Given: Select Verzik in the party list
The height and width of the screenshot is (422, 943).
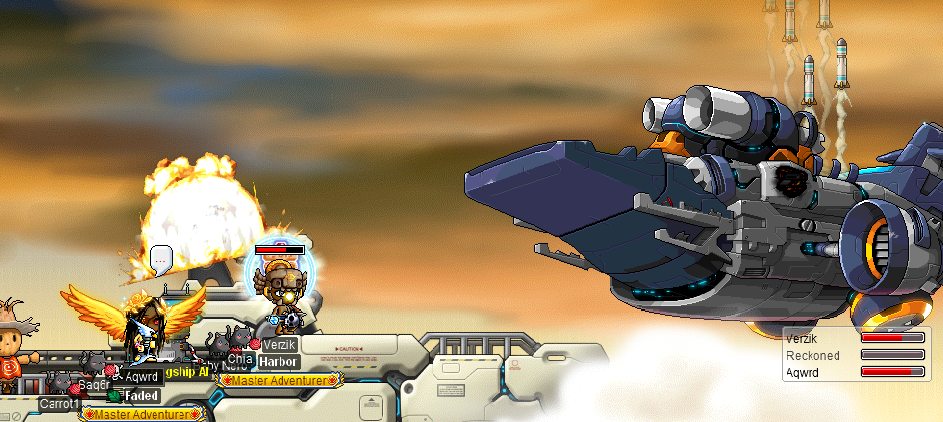Looking at the screenshot, I should point(803,339).
